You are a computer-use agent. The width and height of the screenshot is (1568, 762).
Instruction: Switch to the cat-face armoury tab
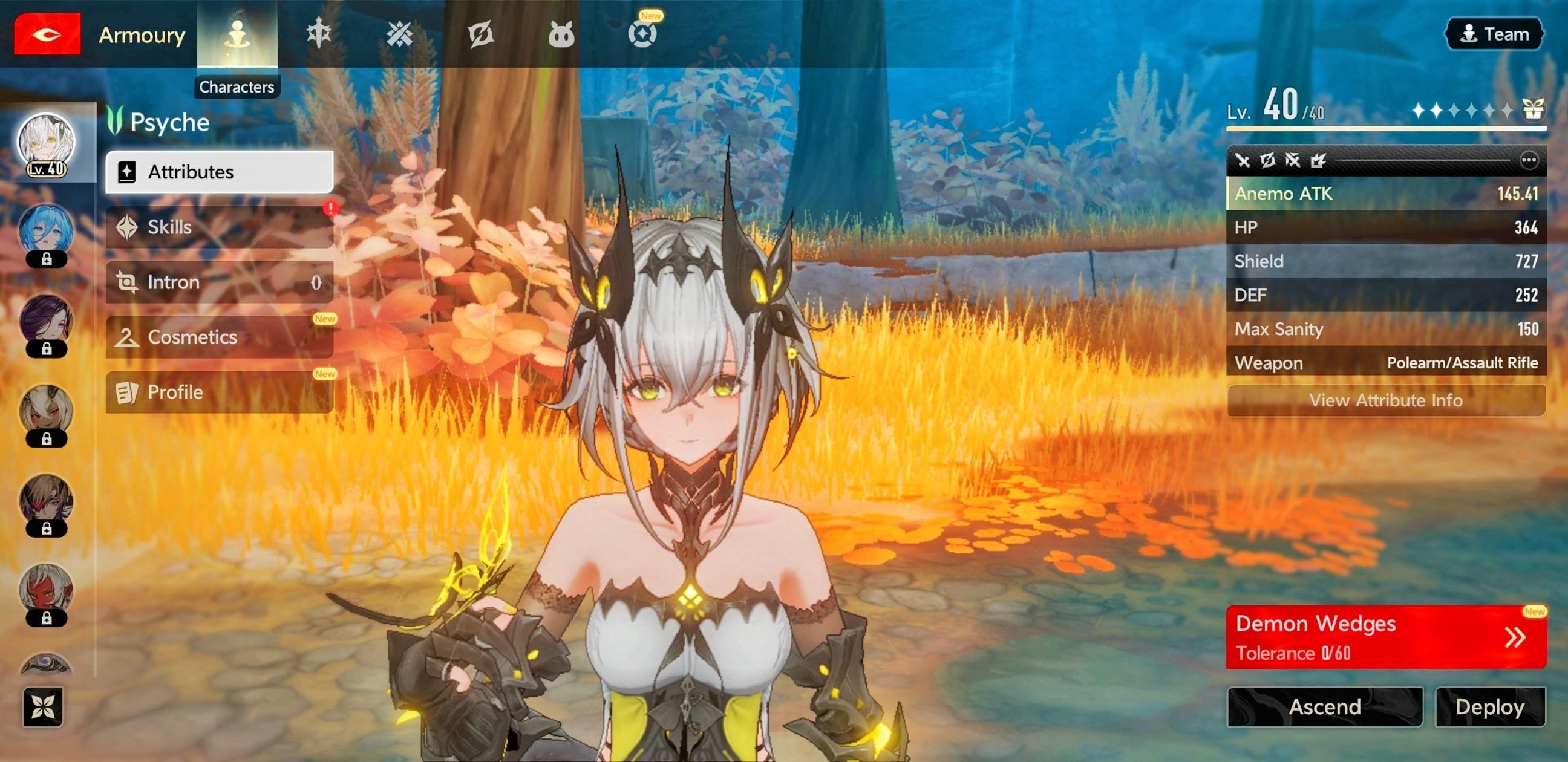pos(561,34)
